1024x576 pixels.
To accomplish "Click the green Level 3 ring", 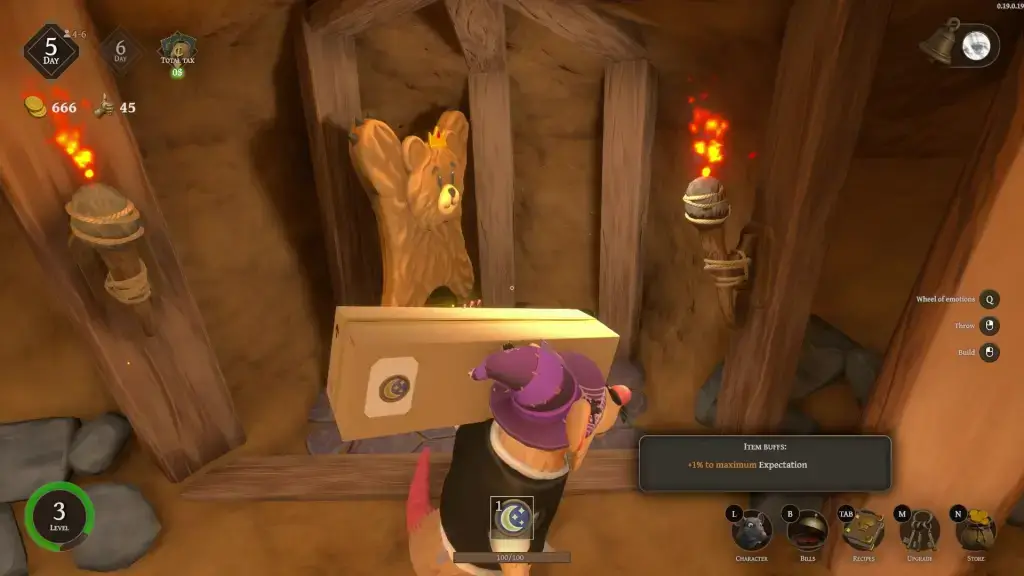I will [x=58, y=516].
